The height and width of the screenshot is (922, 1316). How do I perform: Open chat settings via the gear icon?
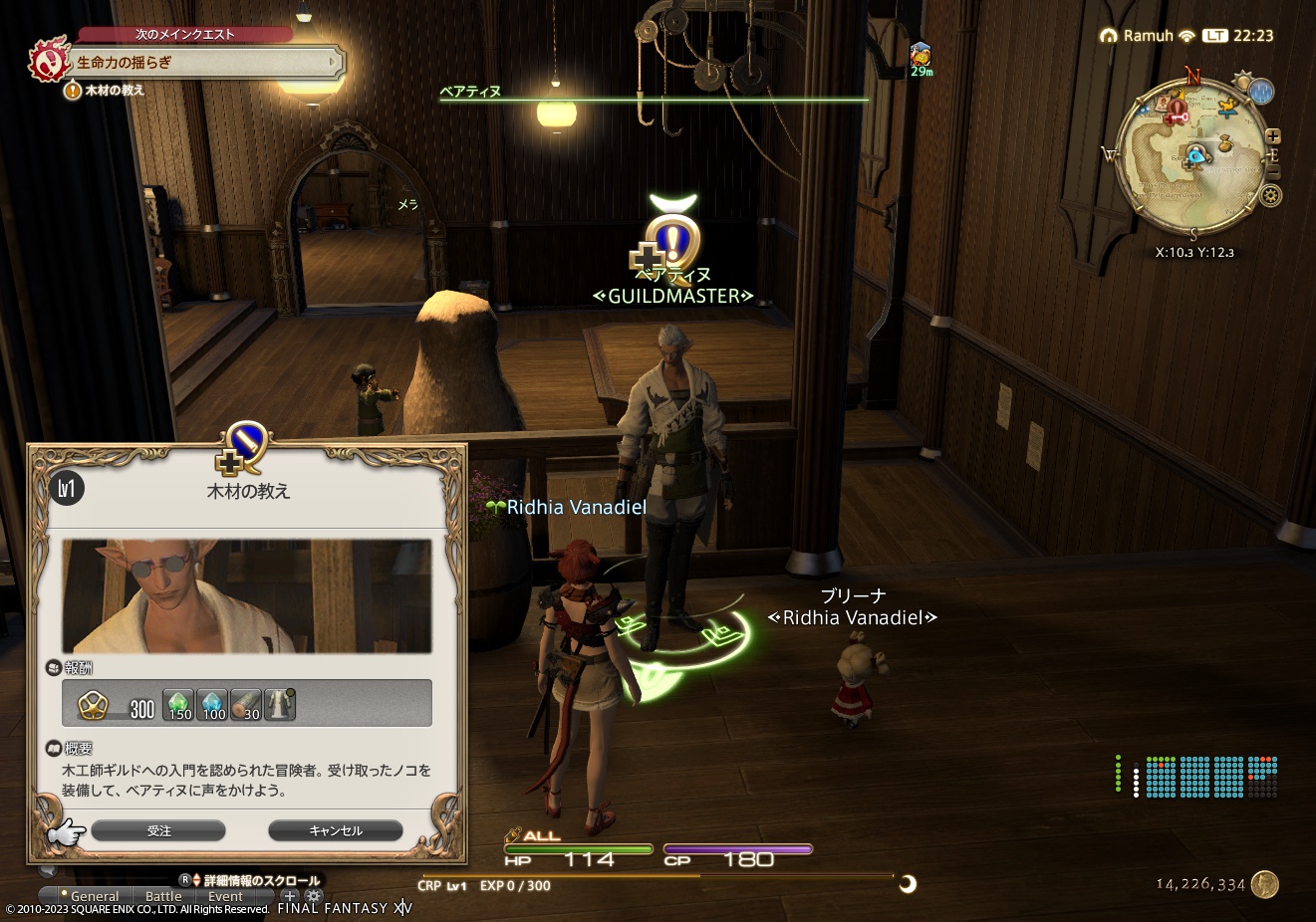click(313, 896)
